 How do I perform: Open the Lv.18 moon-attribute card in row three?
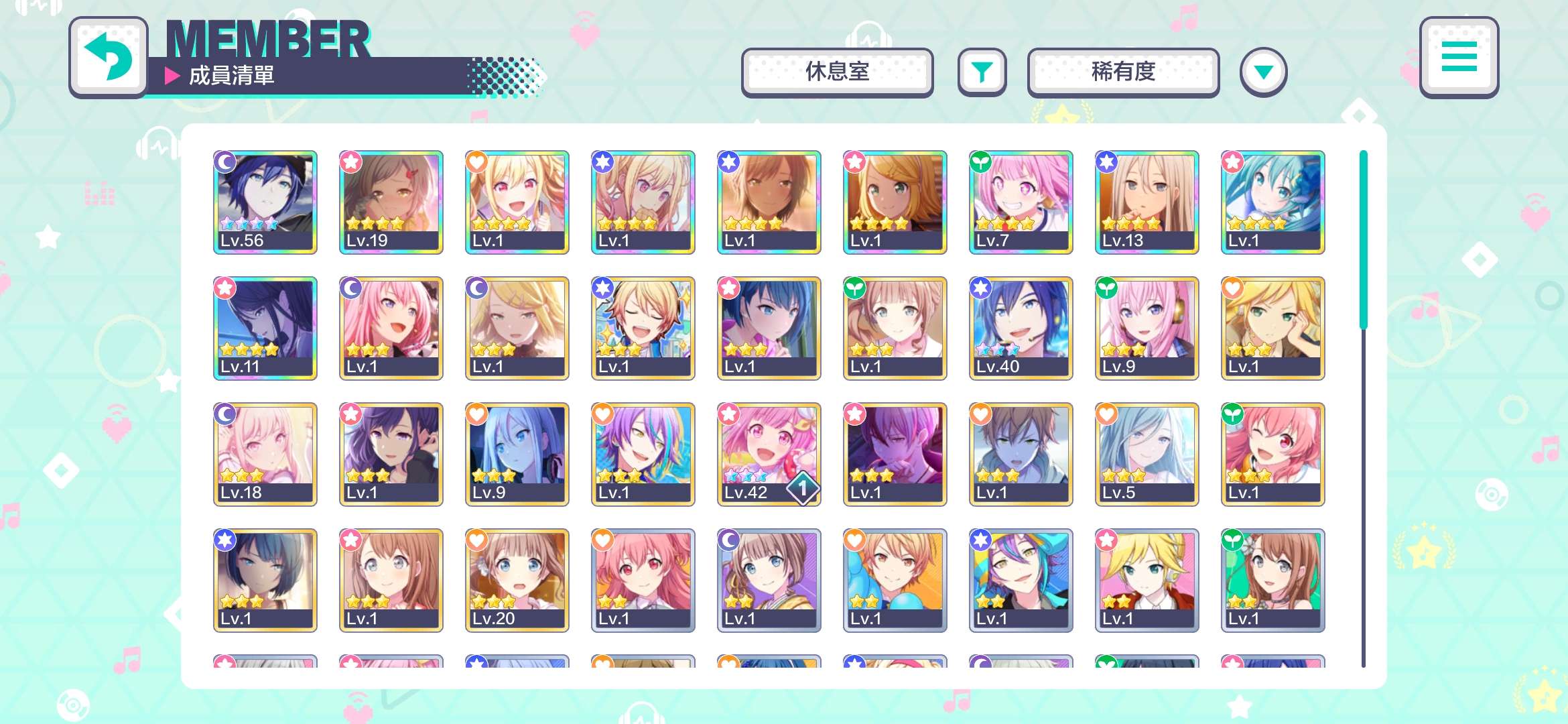pos(265,453)
